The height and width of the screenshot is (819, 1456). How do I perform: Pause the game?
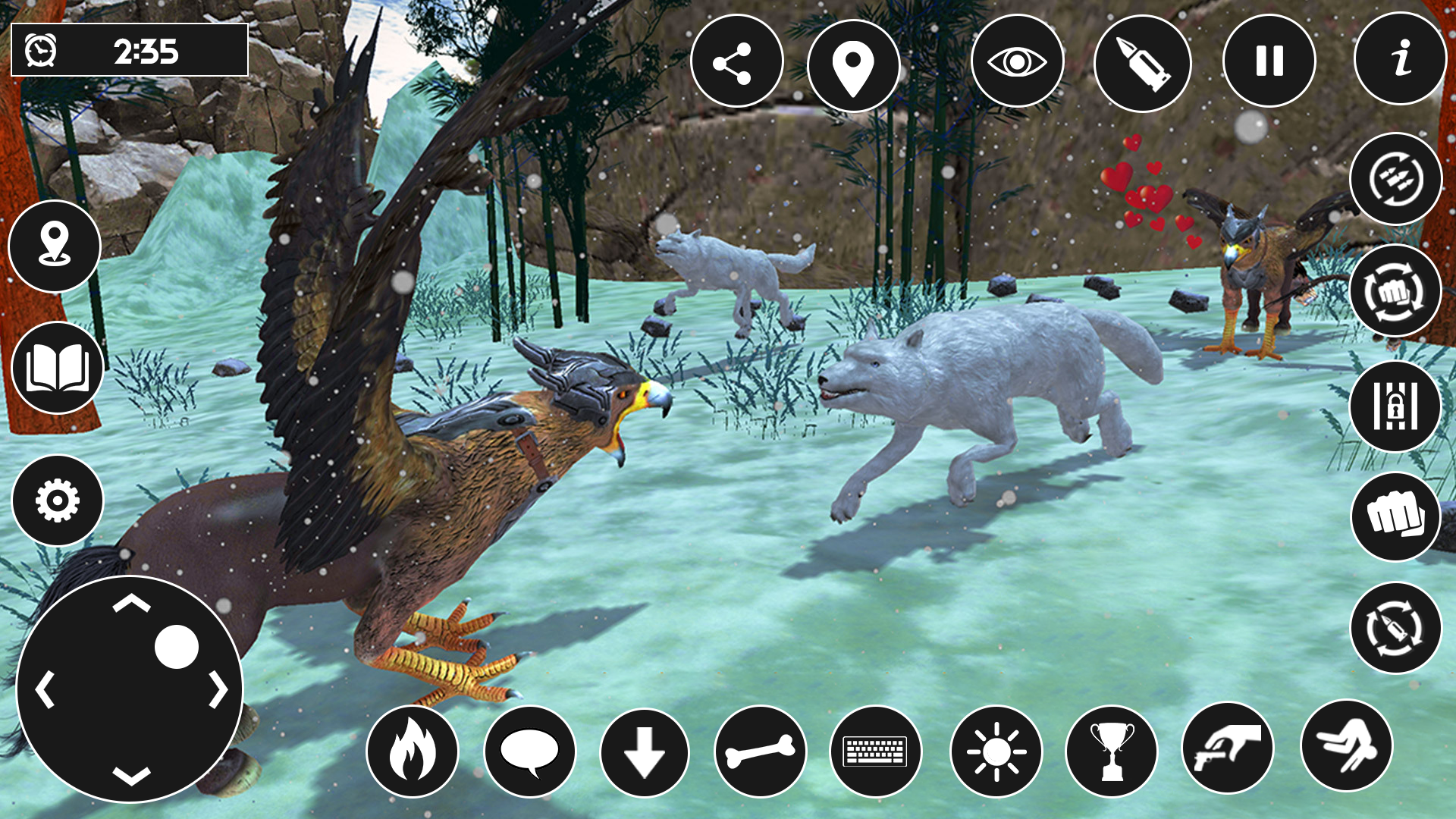1269,62
